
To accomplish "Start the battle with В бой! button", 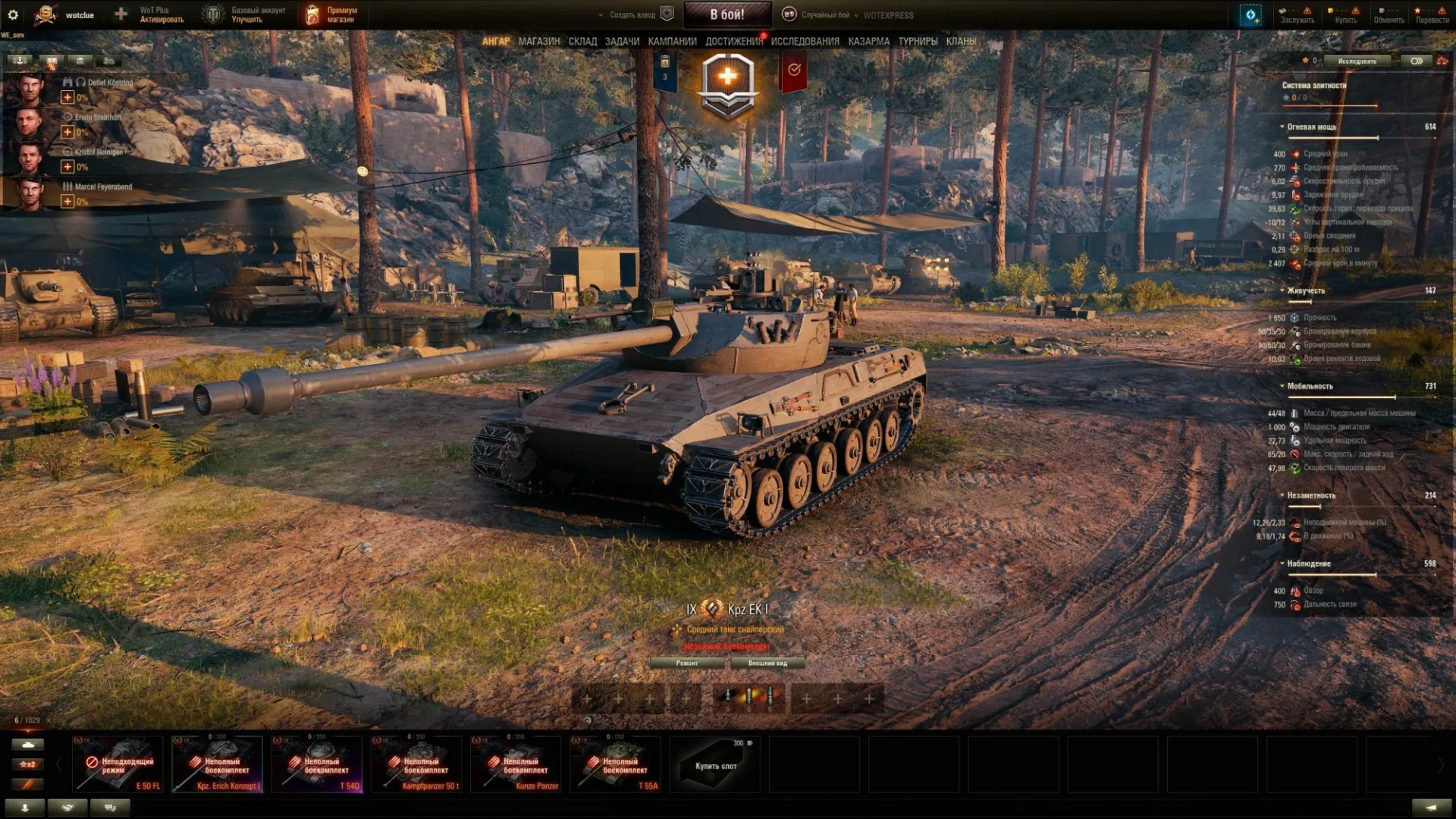I will [x=727, y=14].
